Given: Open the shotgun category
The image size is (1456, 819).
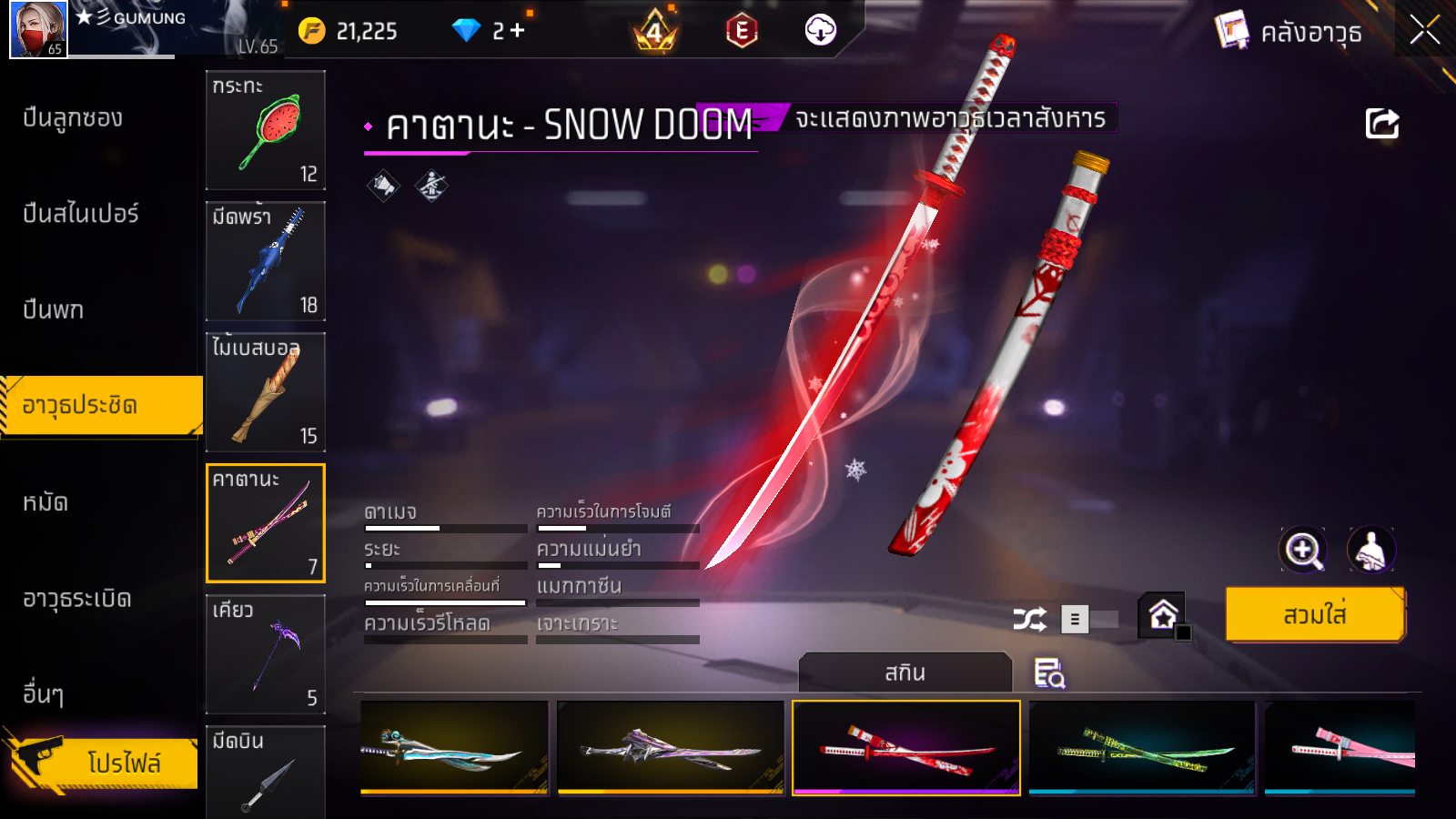Looking at the screenshot, I should point(73,118).
